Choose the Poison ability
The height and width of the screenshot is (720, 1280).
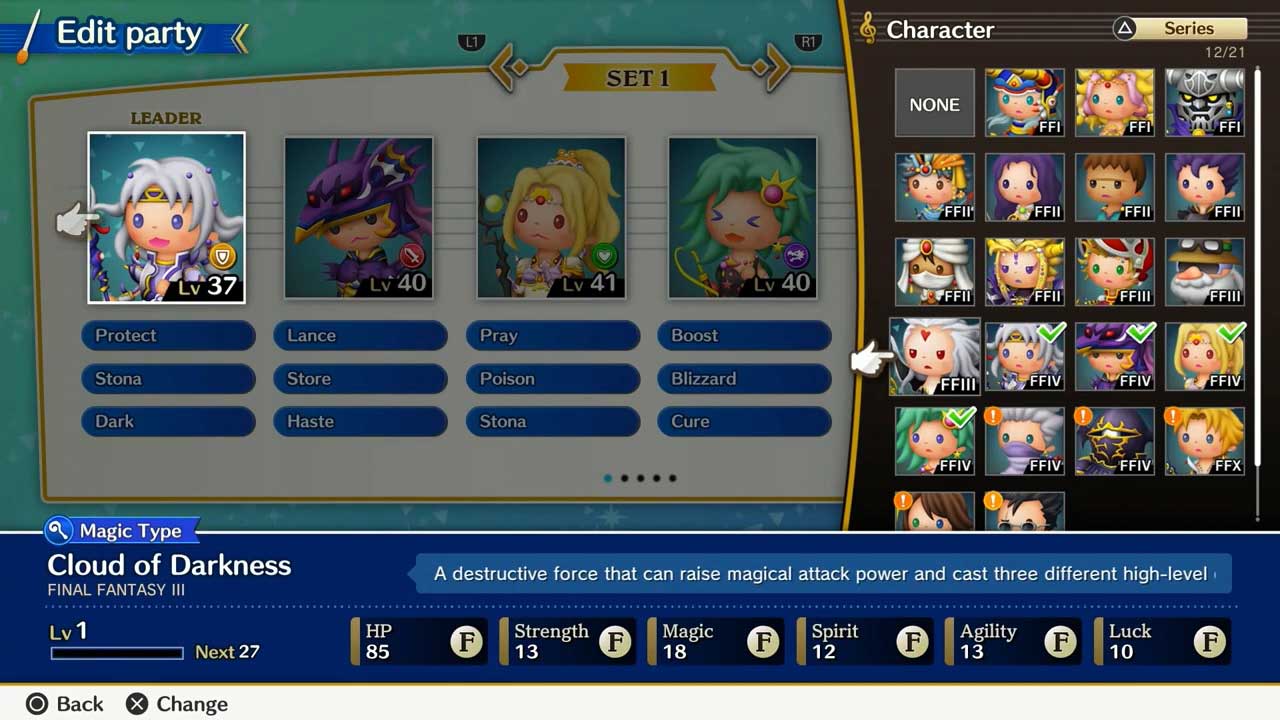tap(552, 378)
